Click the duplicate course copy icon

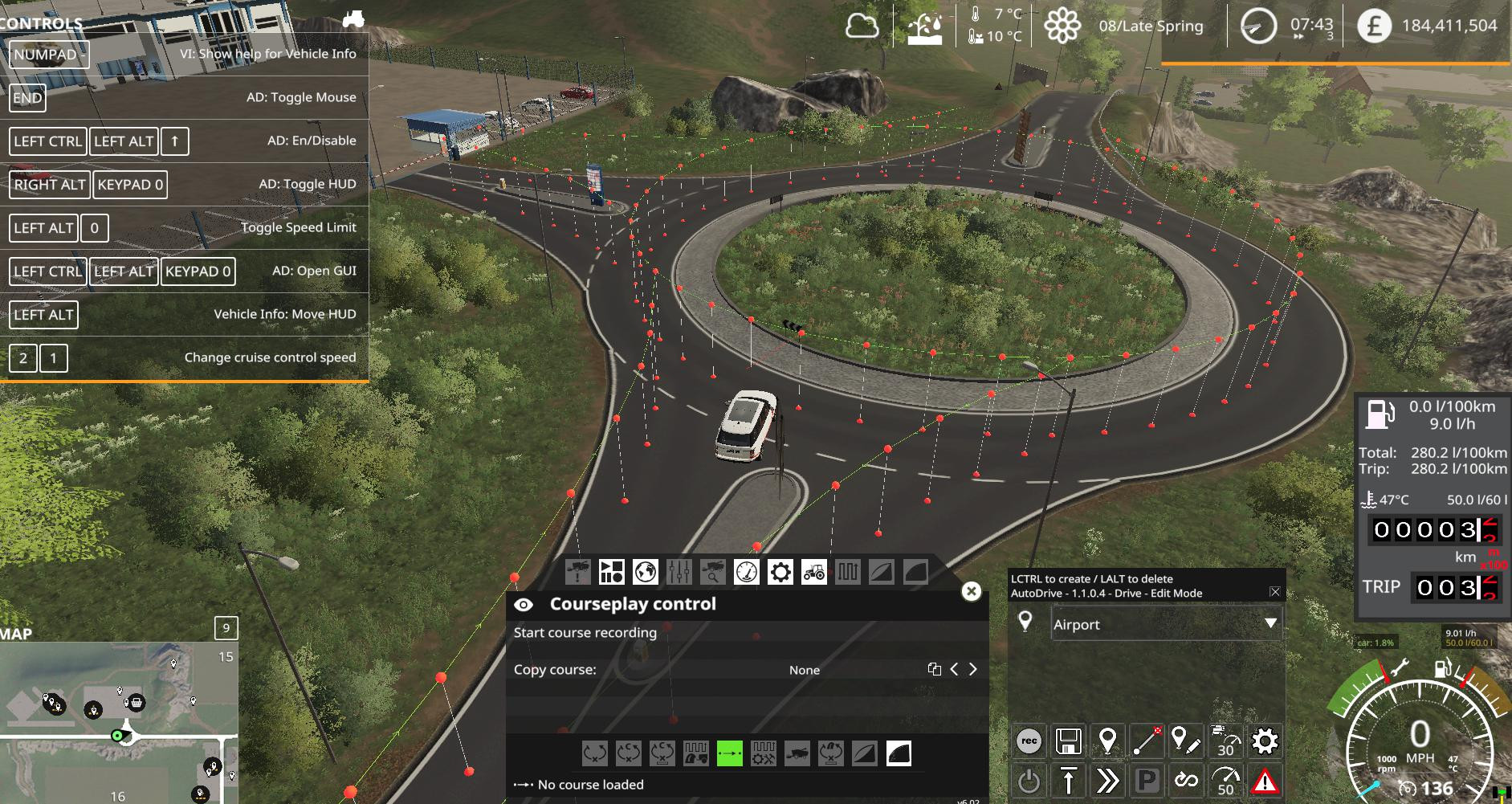coord(933,669)
